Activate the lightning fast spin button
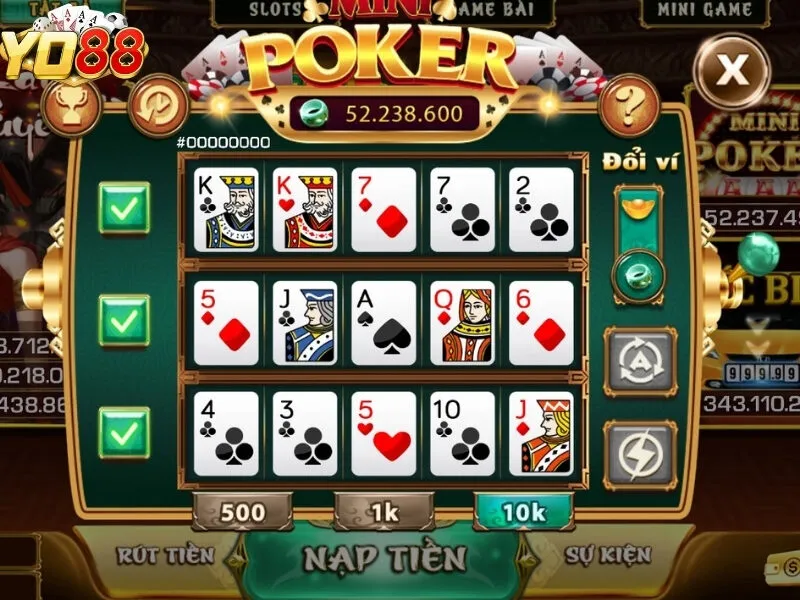This screenshot has height=600, width=800. tap(640, 454)
